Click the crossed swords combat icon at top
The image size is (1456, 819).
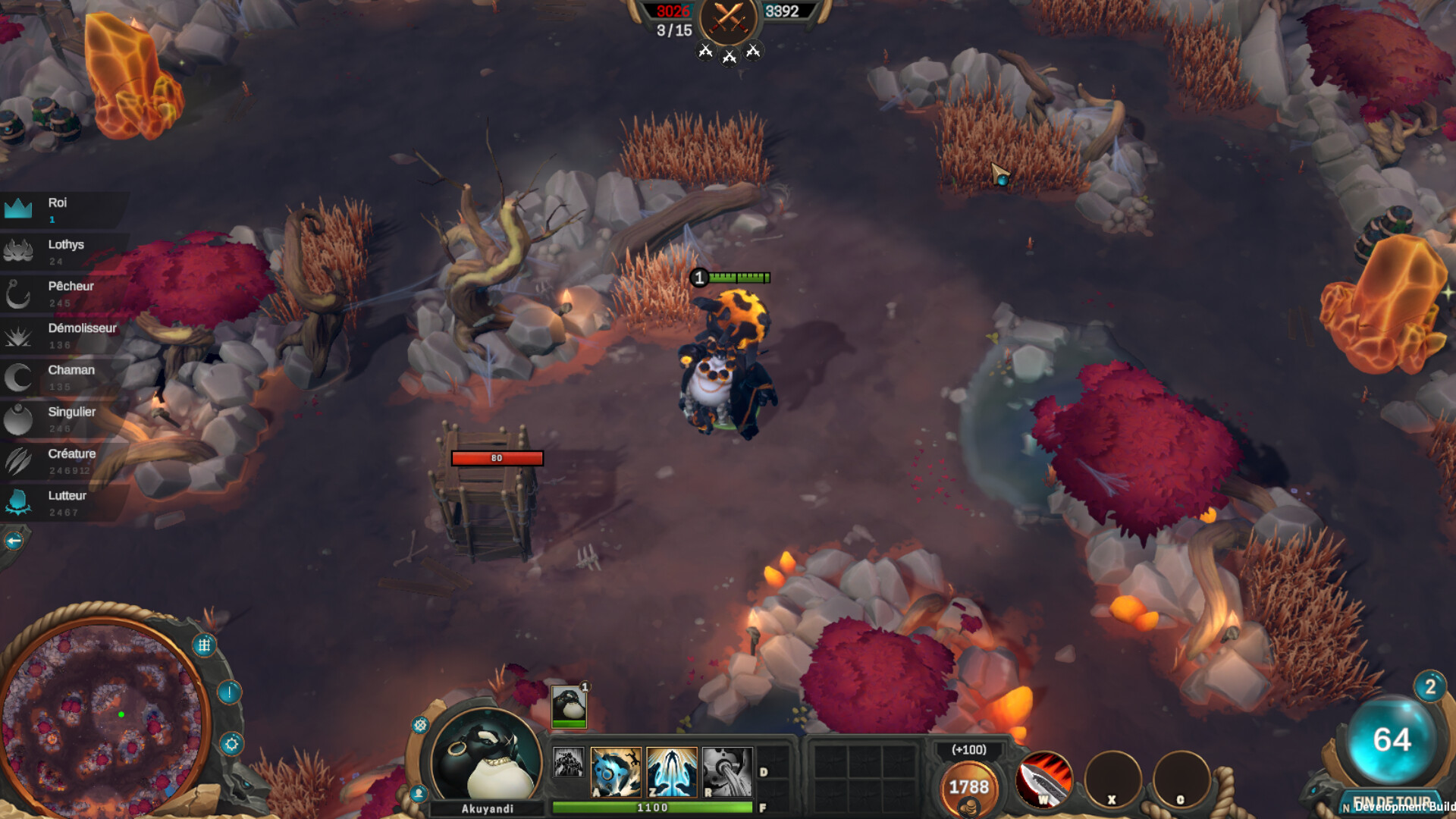tap(728, 18)
